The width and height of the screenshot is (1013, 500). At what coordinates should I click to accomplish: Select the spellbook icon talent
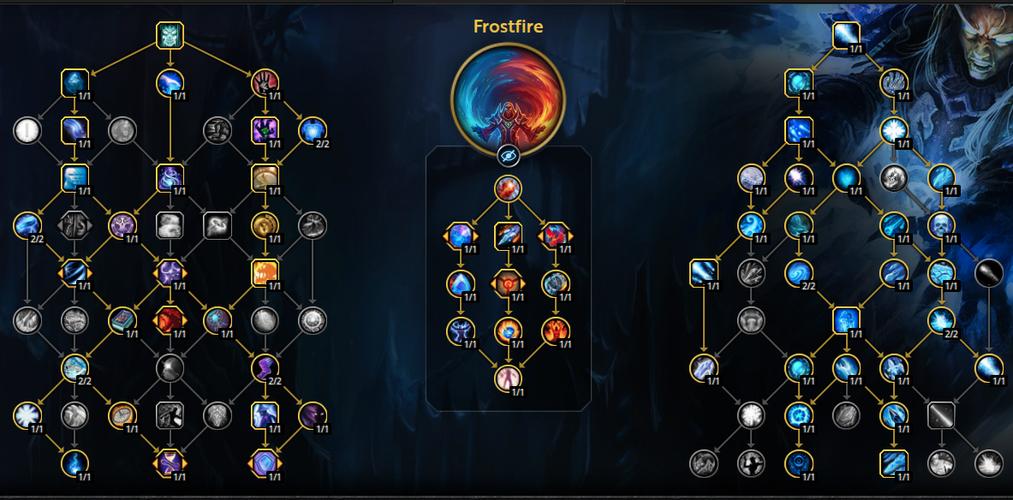(x=123, y=320)
